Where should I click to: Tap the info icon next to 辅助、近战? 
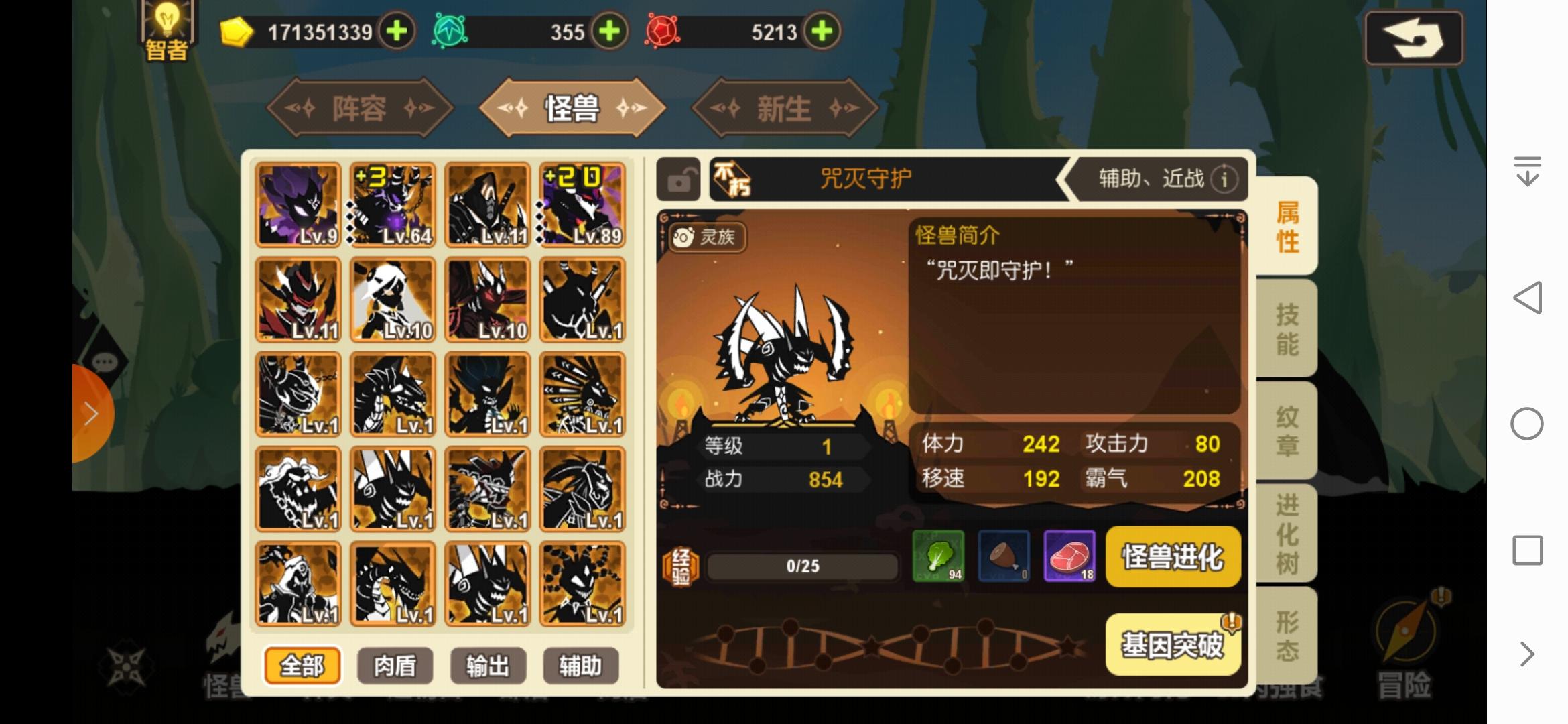coord(1224,180)
